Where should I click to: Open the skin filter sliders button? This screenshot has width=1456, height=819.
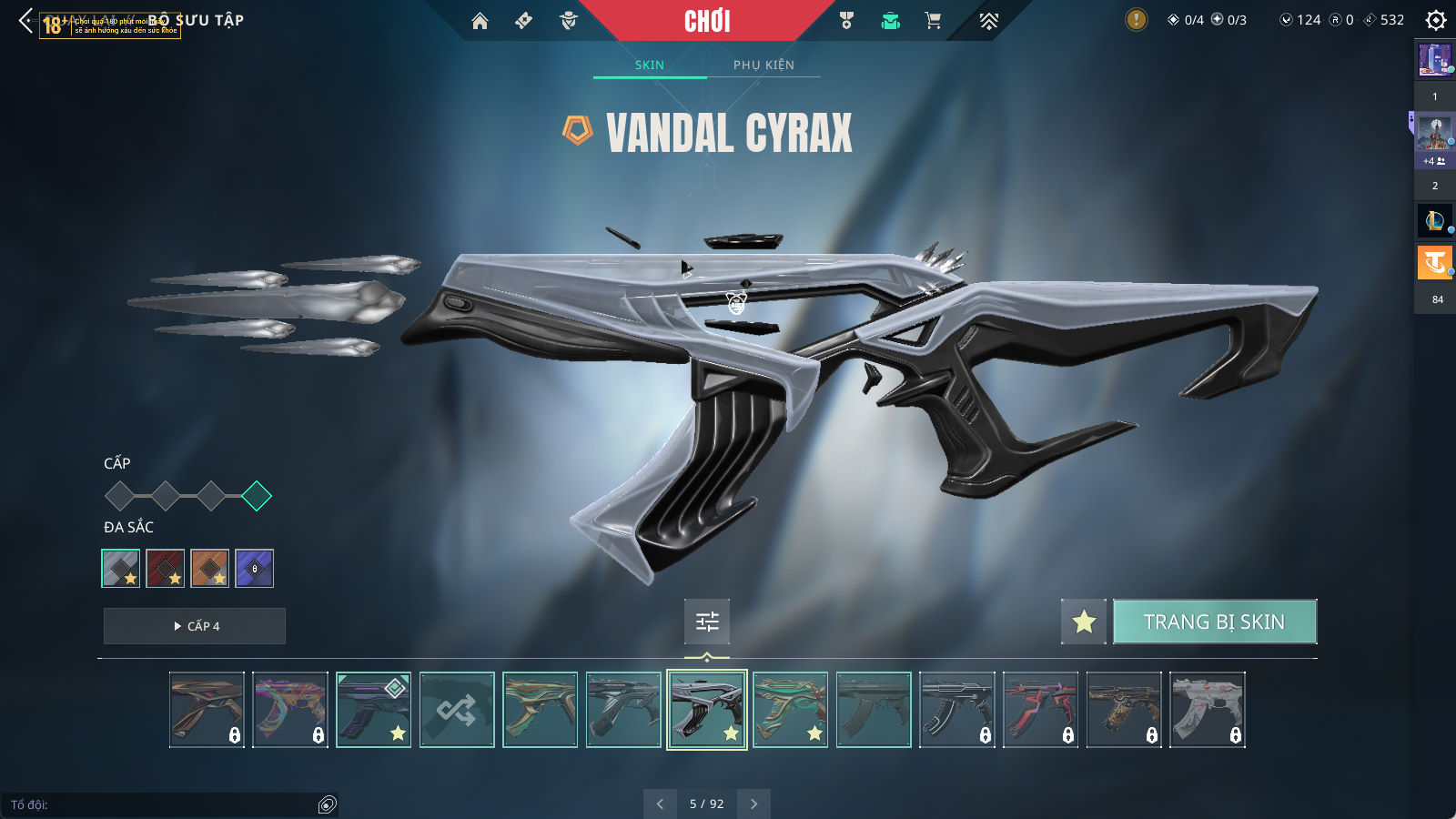(707, 622)
